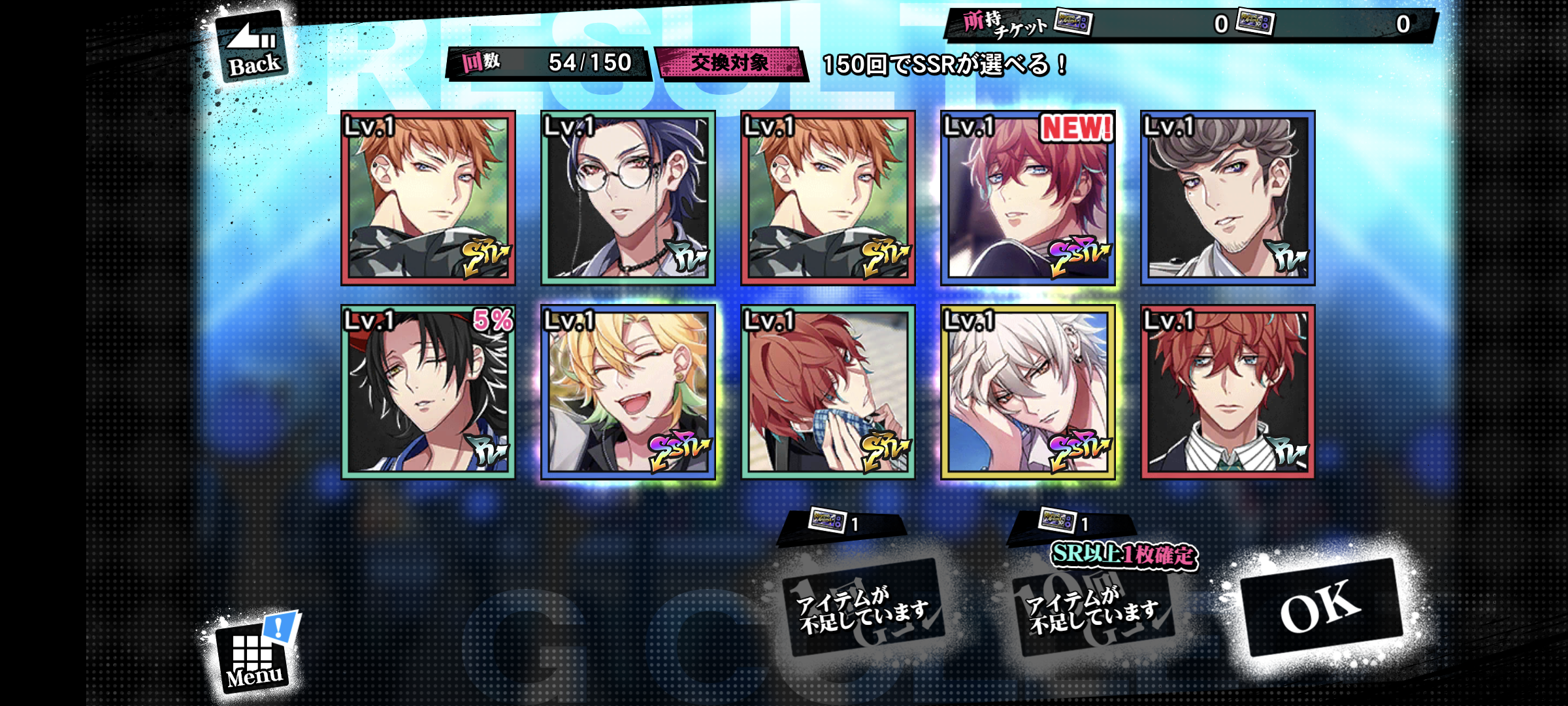Select the red-haired R card in striped shirt
Image resolution: width=1568 pixels, height=706 pixels.
(x=1228, y=392)
